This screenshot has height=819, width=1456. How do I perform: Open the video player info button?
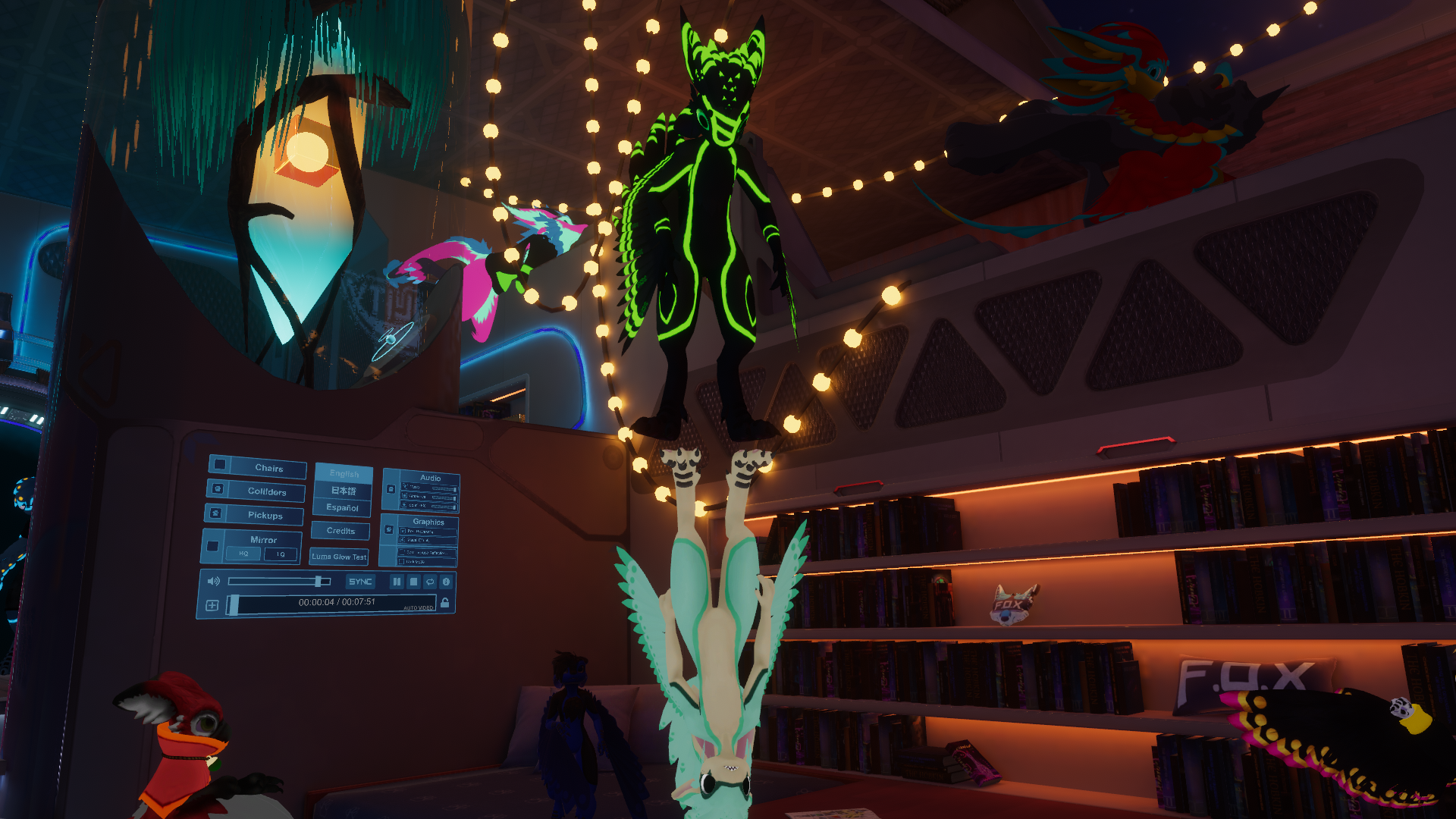pos(447,582)
